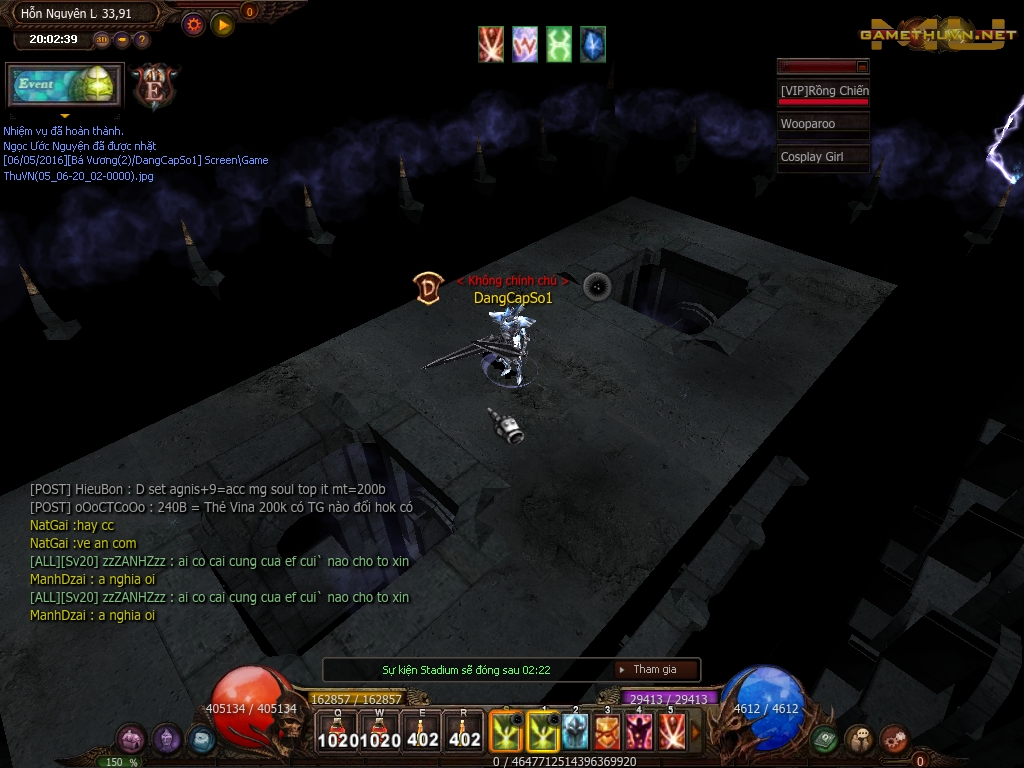1024x768 pixels.
Task: Open the orange gear settings button
Action: coord(193,24)
